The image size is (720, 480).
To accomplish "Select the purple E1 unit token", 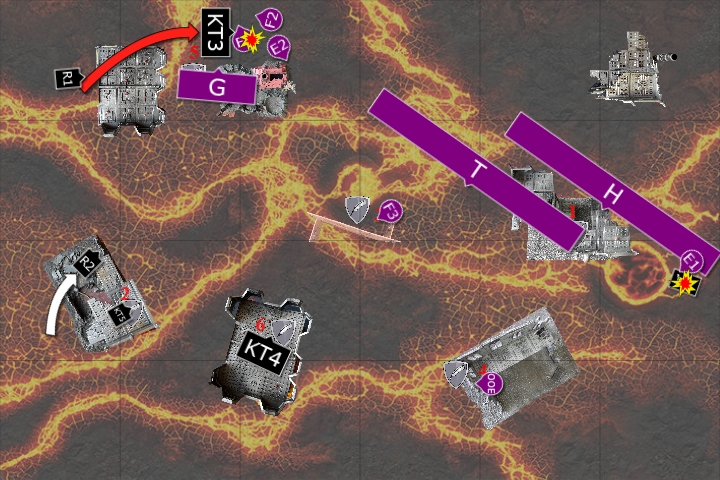I will click(x=692, y=262).
